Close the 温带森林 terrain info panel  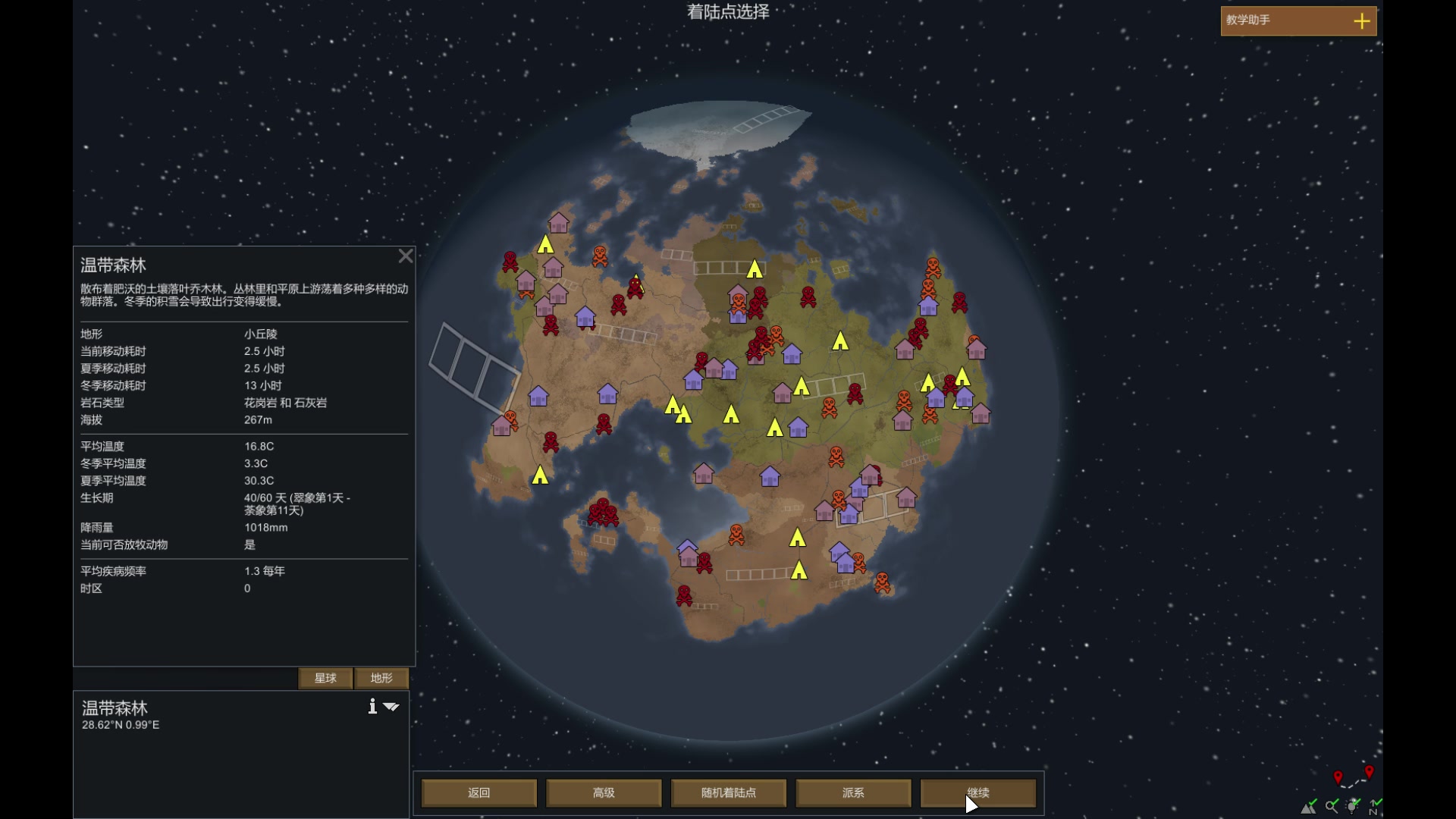(x=406, y=256)
